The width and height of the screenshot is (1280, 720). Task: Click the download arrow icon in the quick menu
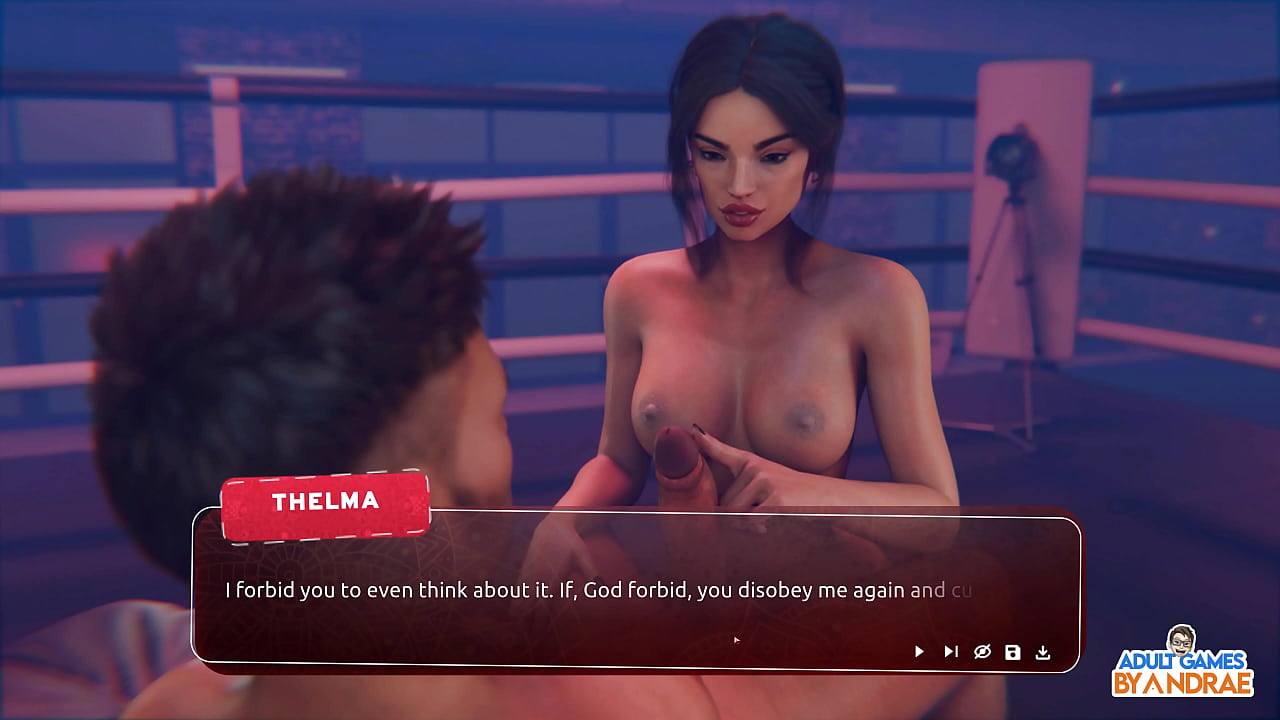click(x=1045, y=651)
